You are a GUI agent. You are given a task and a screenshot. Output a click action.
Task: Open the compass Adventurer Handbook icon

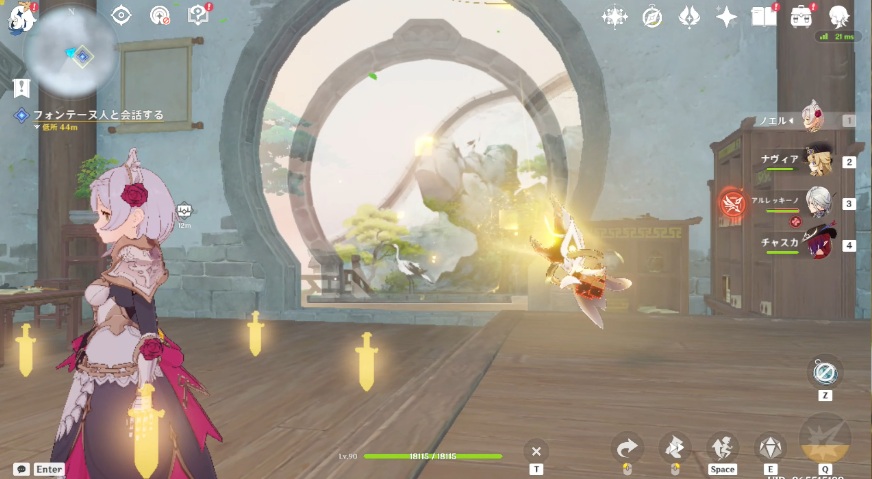point(652,16)
